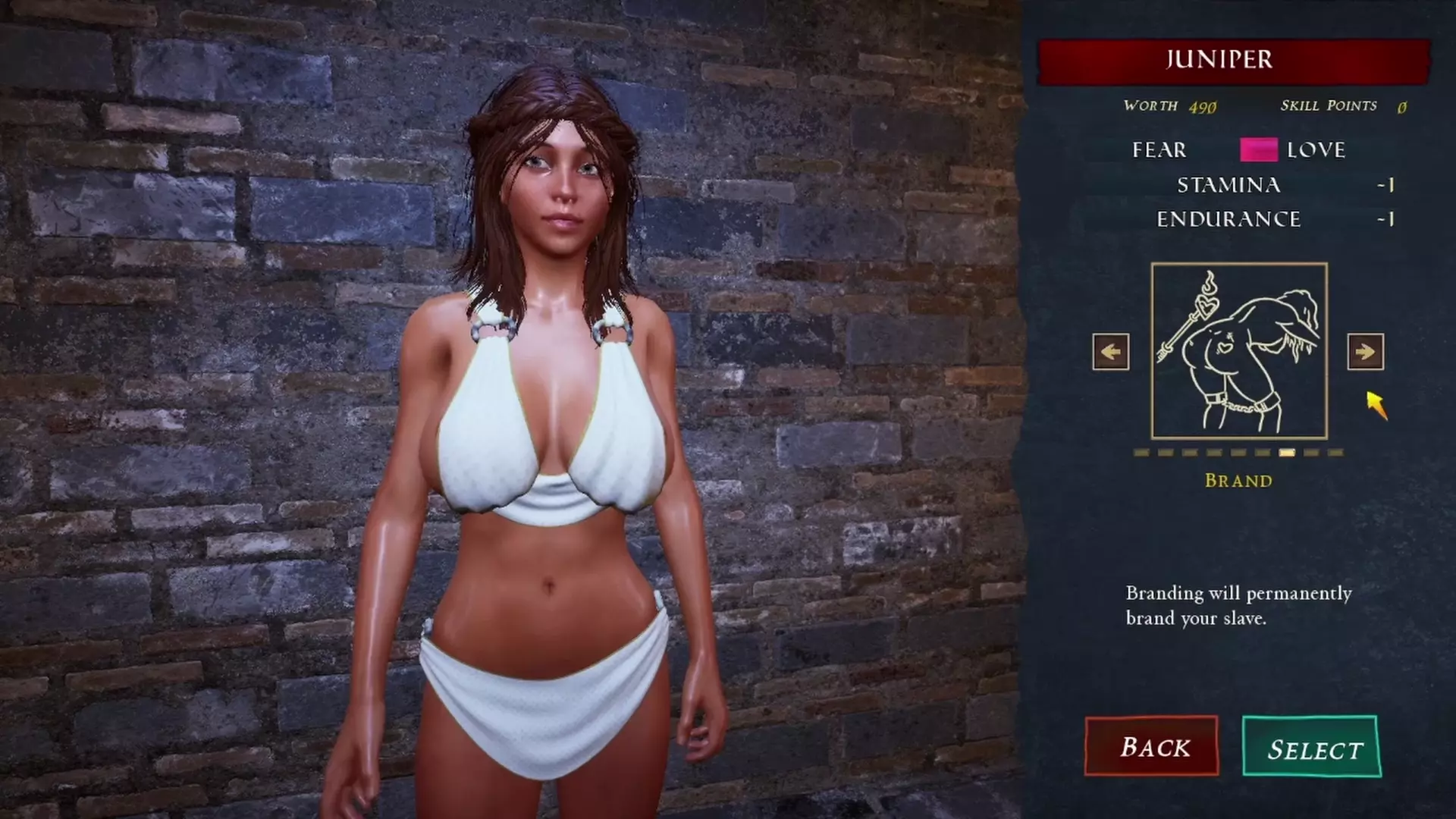This screenshot has height=819, width=1456.
Task: Confirm with the Select button
Action: coord(1312,748)
